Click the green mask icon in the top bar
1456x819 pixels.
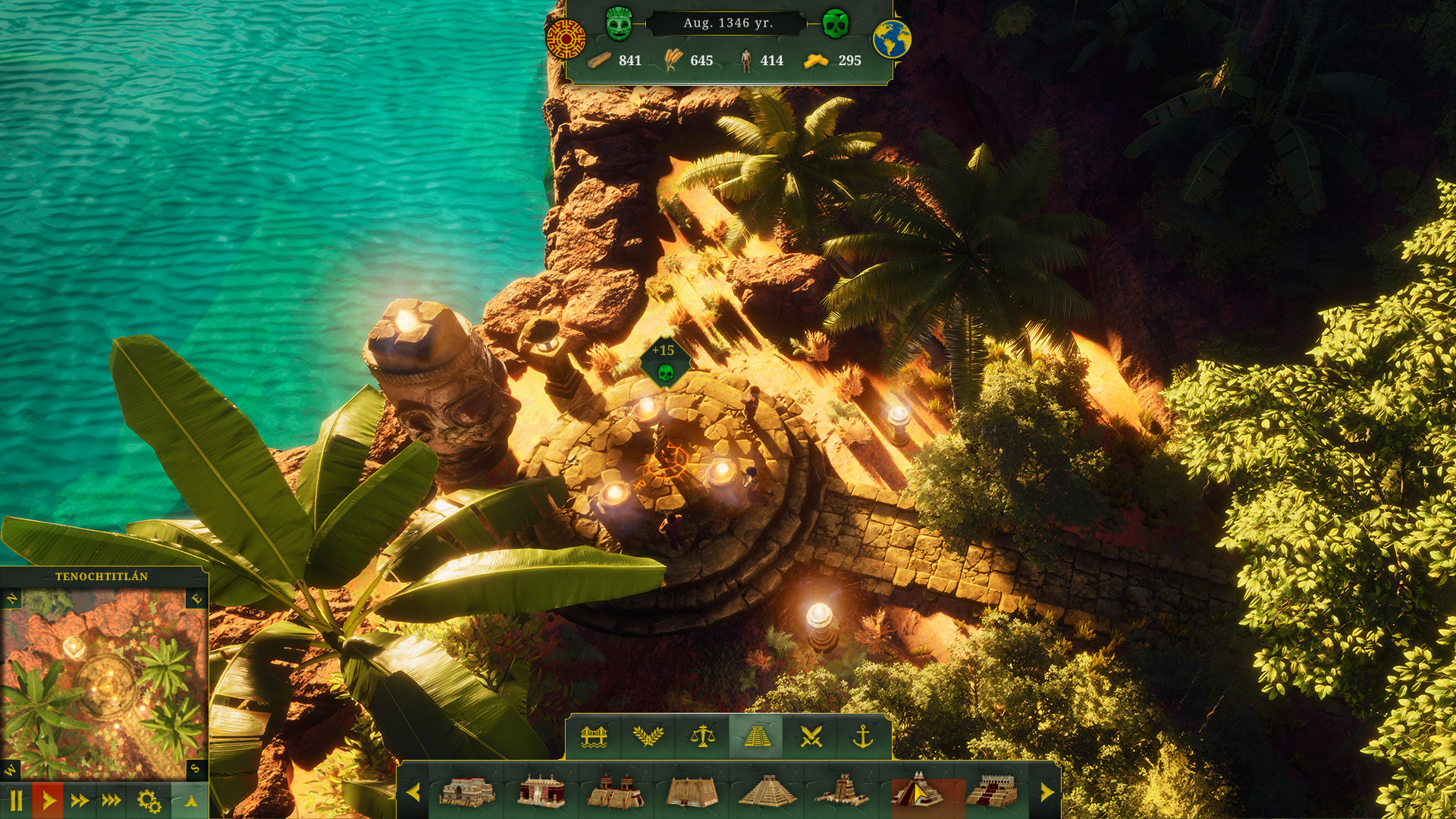620,24
